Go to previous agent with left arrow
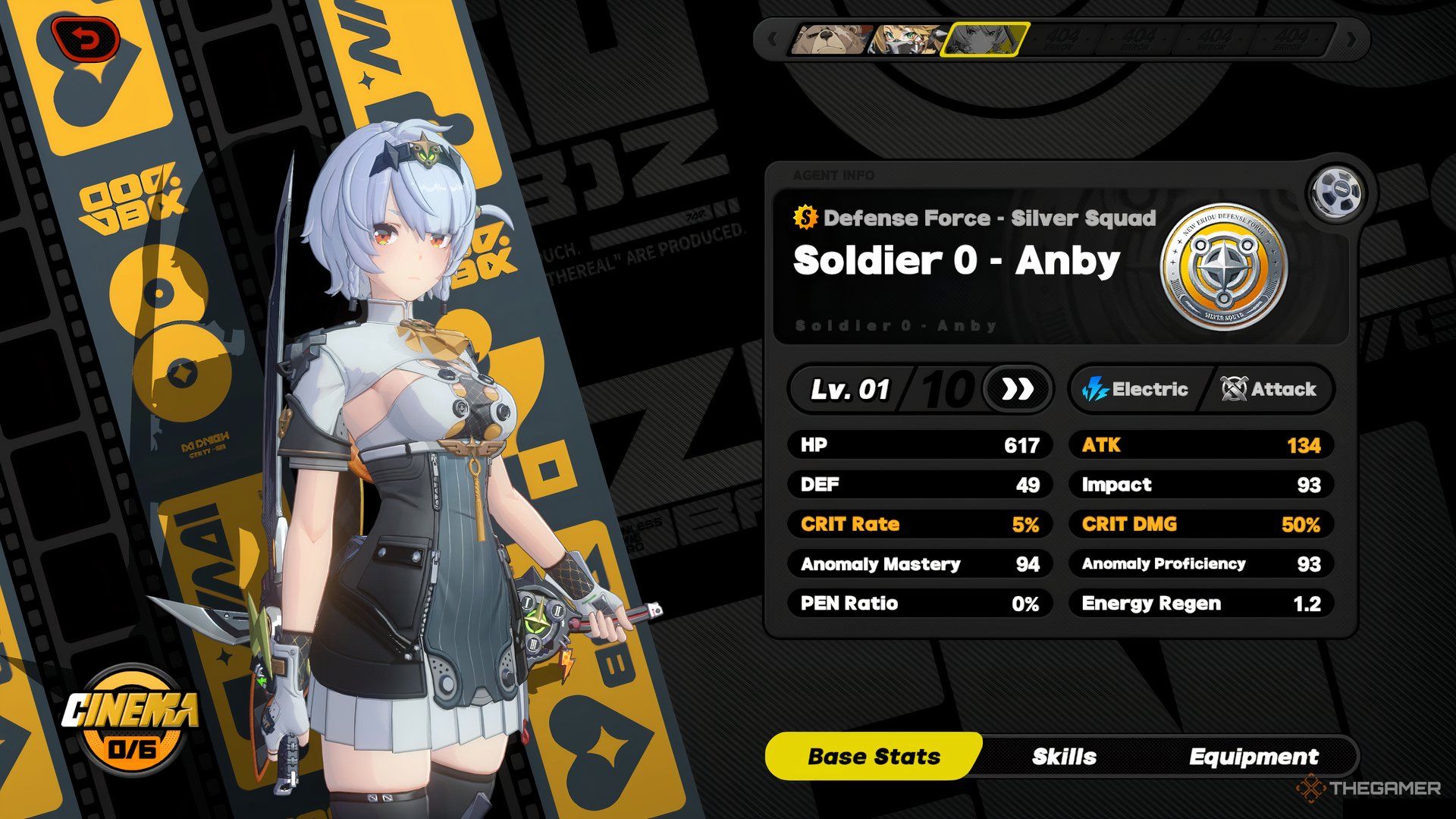The width and height of the screenshot is (1456, 819). coord(772,39)
